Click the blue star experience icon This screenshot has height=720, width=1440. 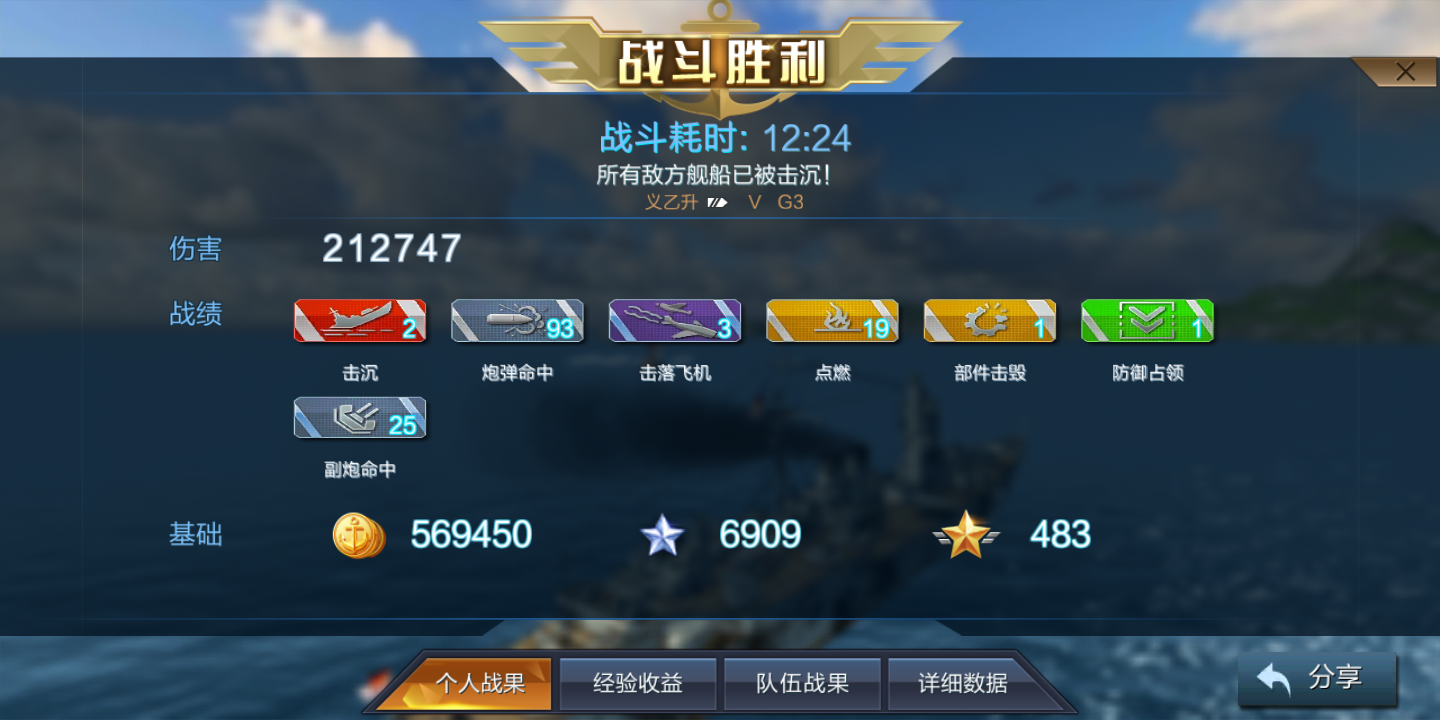[663, 535]
